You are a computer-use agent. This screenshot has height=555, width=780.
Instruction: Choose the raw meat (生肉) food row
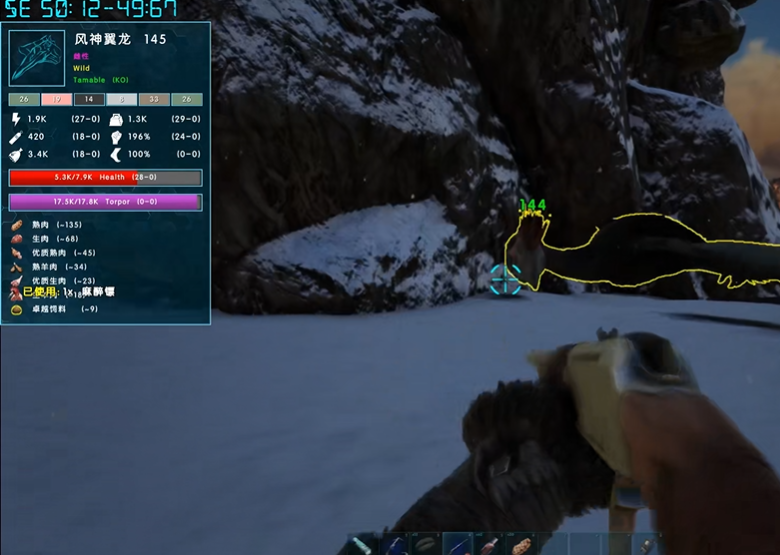pos(55,239)
